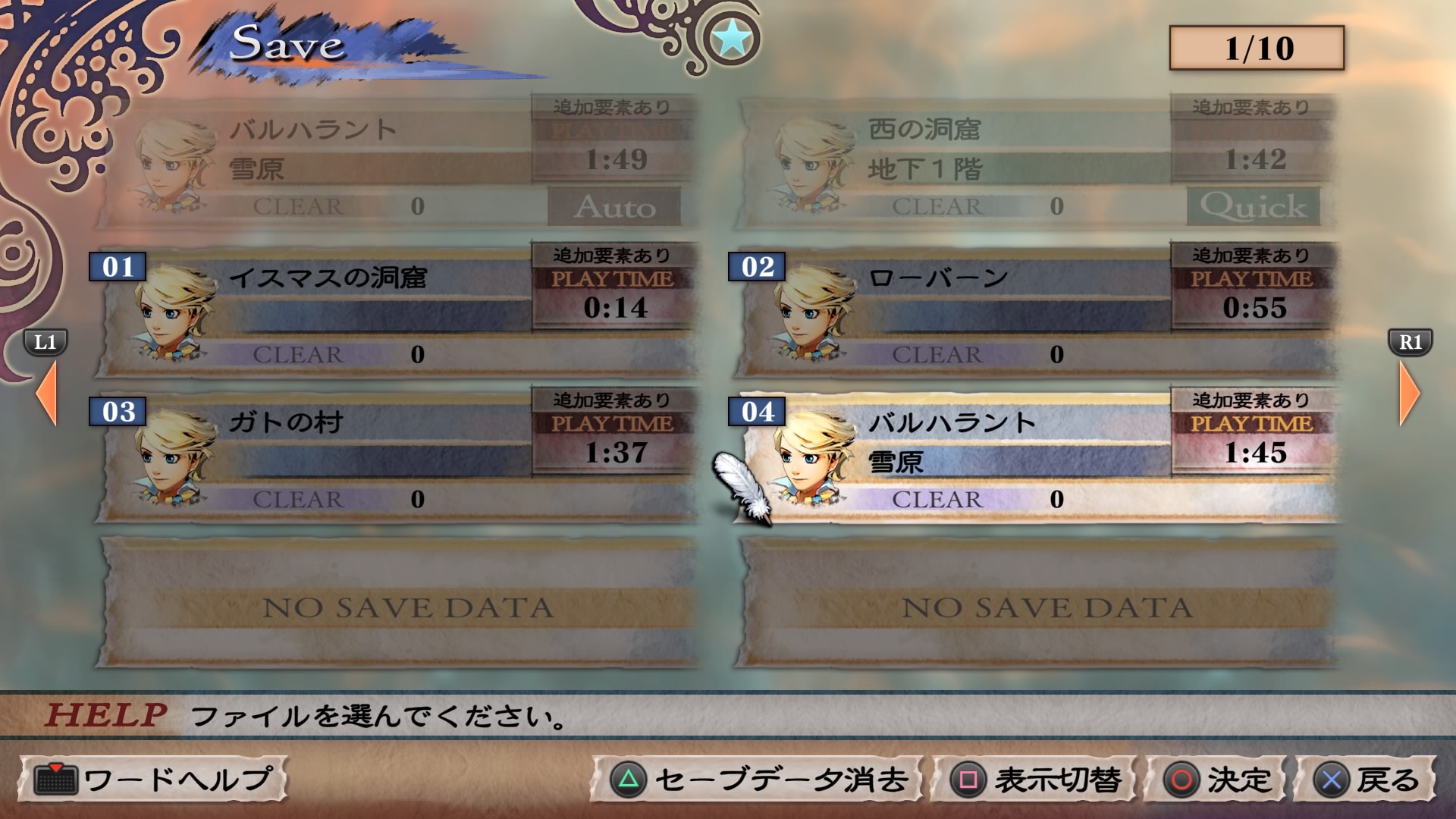Go to the previous save page arrow
The image size is (1456, 819).
click(x=47, y=392)
